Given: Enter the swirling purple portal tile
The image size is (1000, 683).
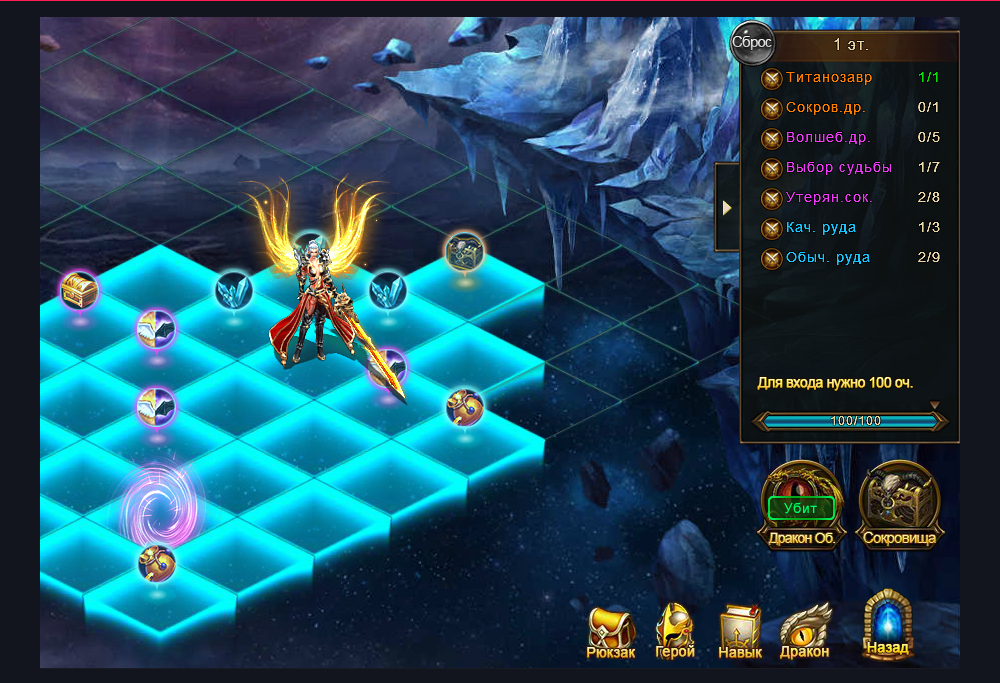Looking at the screenshot, I should tap(160, 503).
